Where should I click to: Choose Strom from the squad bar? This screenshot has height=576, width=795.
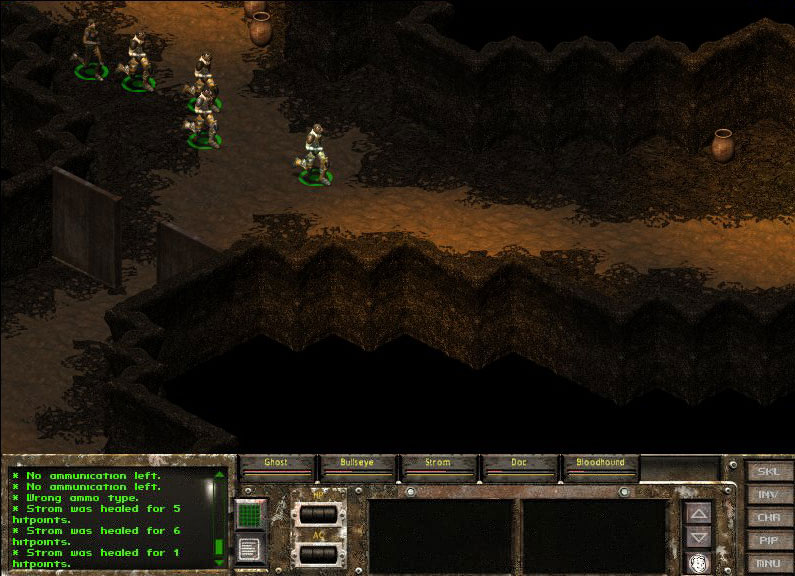click(438, 463)
